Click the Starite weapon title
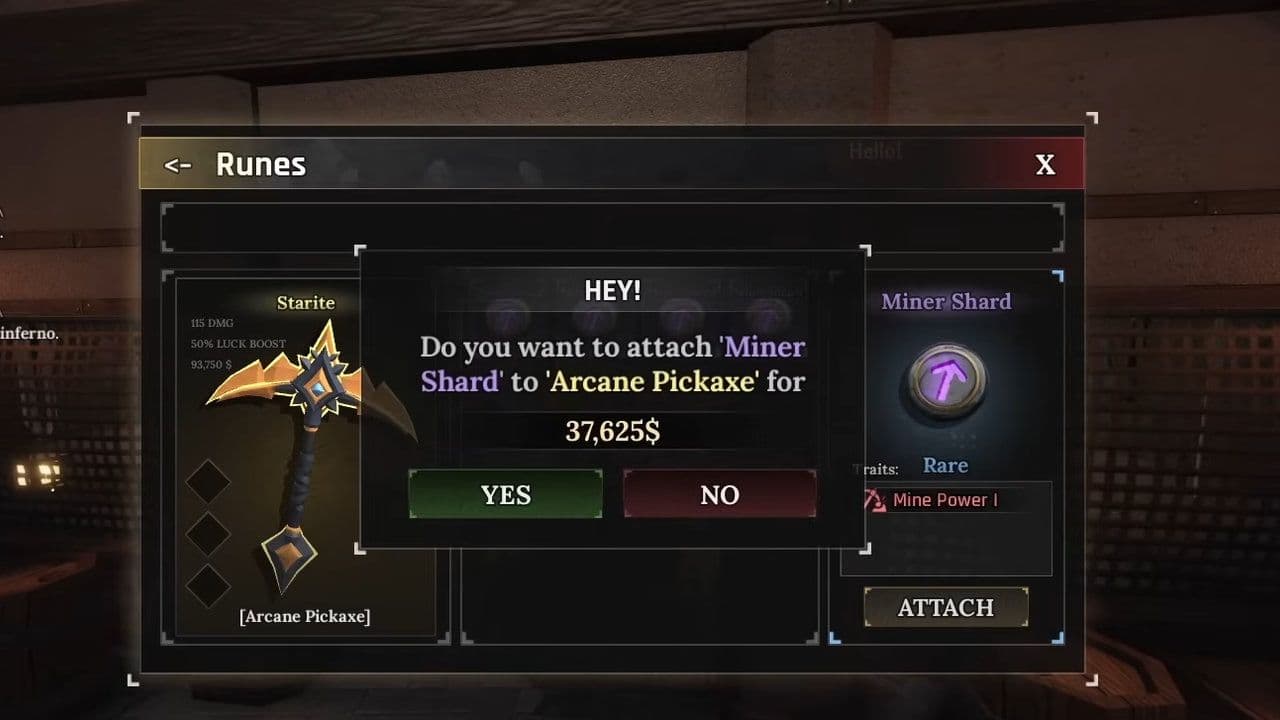This screenshot has width=1280, height=720. pos(305,302)
